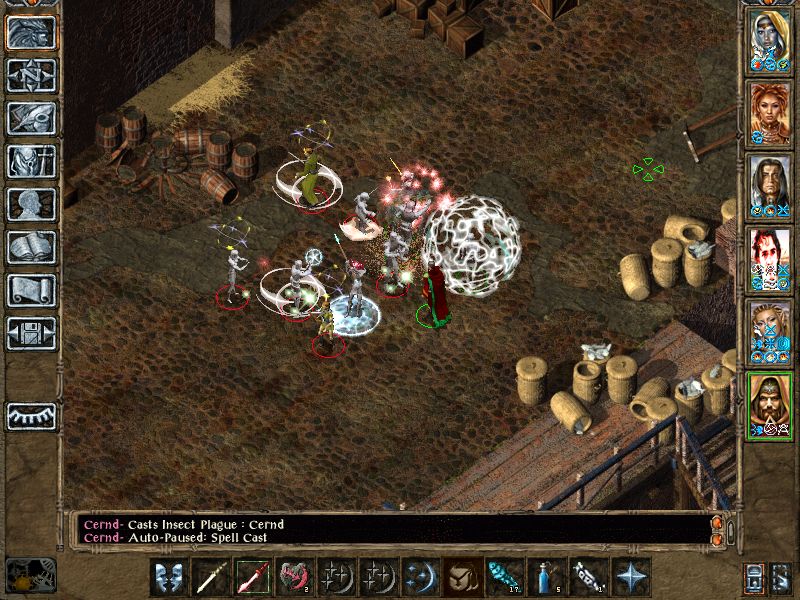Show the character record via the head-profile button
The height and width of the screenshot is (600, 800).
[31, 204]
